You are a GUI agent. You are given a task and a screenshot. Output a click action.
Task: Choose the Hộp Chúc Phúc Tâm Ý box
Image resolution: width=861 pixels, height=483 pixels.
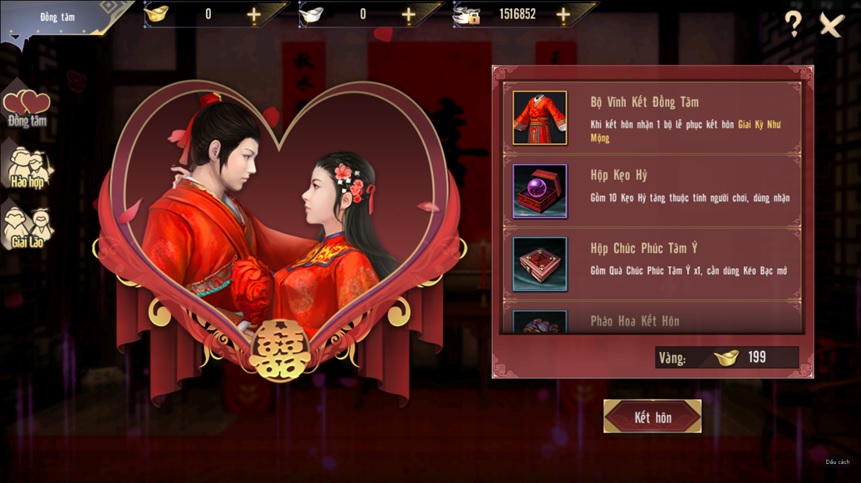pos(540,264)
